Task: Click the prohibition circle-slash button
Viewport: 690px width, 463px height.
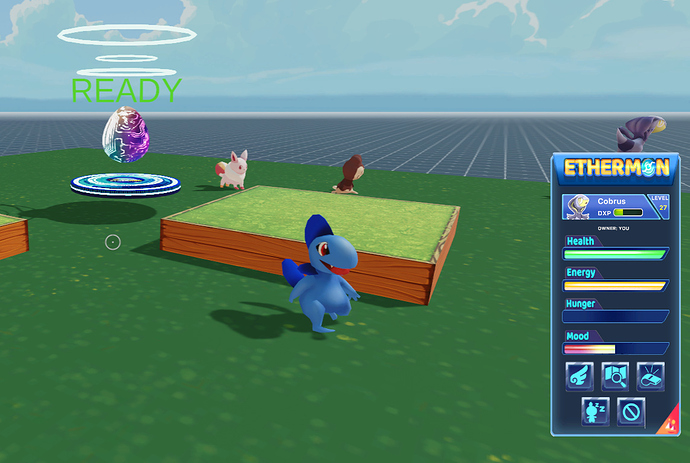Action: tap(631, 411)
